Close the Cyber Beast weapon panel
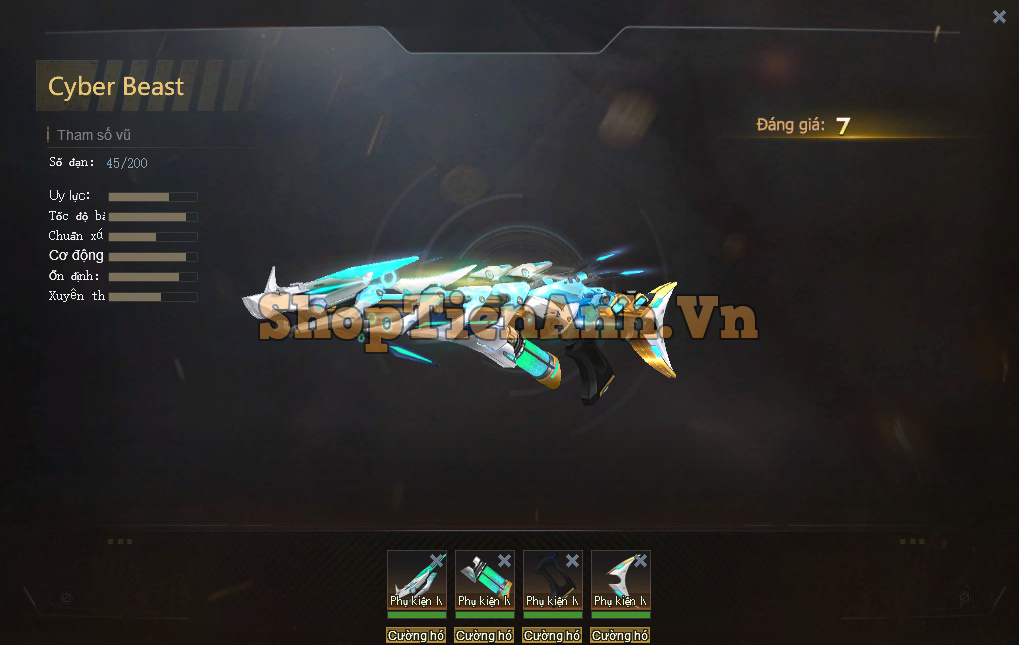 (999, 16)
